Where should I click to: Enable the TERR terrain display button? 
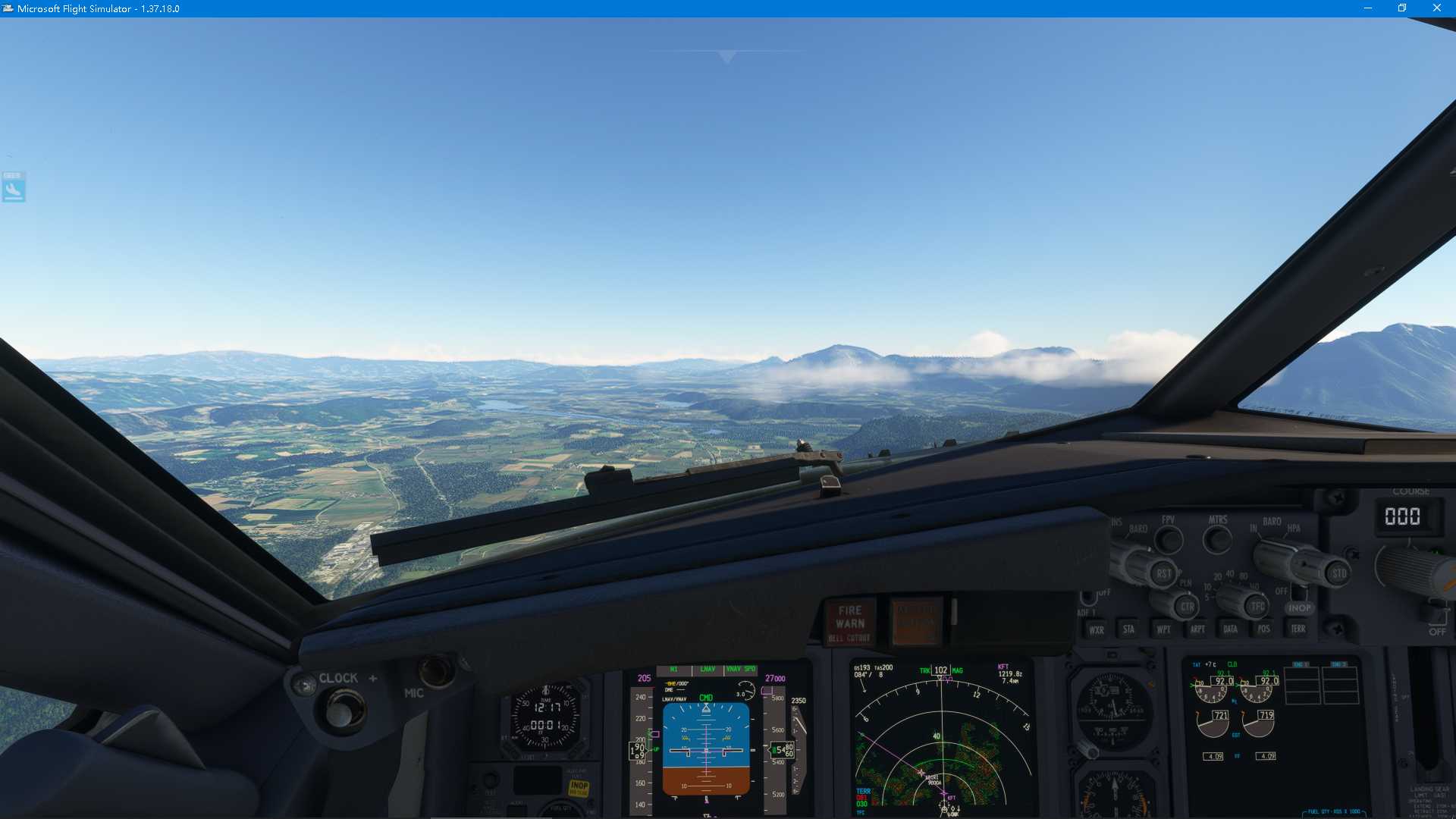tap(1300, 629)
